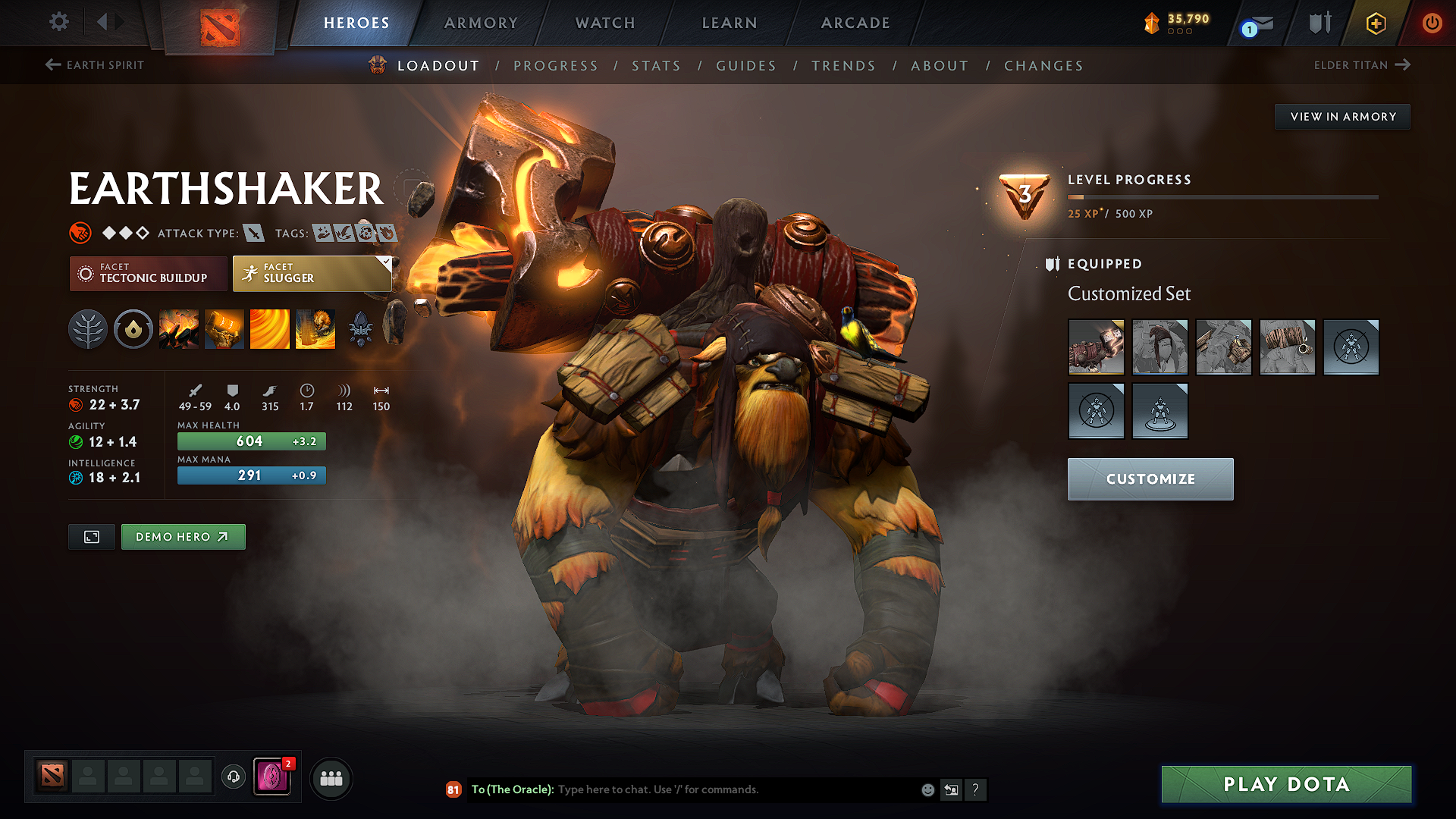Focus the chat input field
Screen dimensions: 1456x819
coord(736,789)
